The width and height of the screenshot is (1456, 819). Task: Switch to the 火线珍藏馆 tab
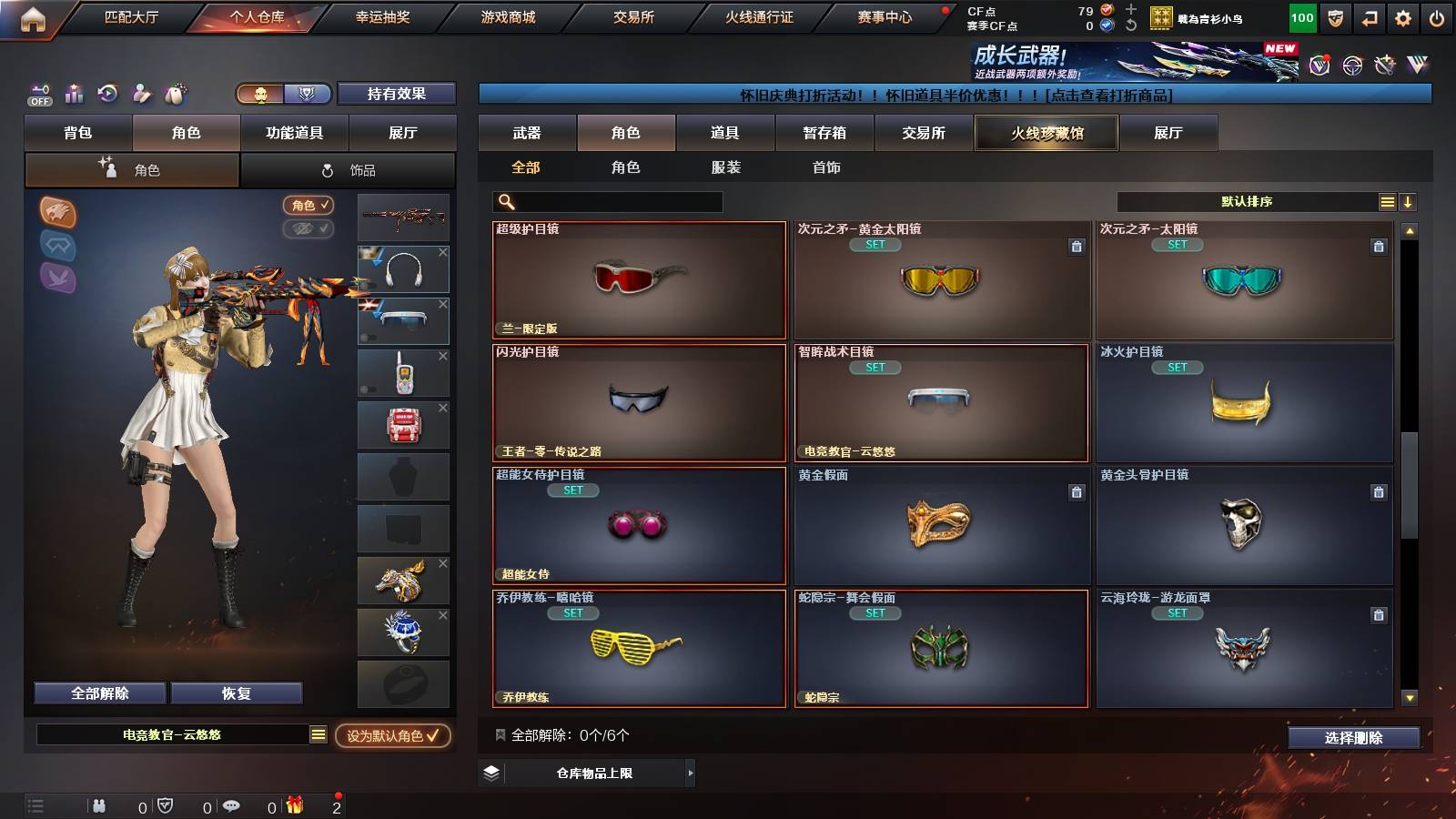pos(1046,133)
